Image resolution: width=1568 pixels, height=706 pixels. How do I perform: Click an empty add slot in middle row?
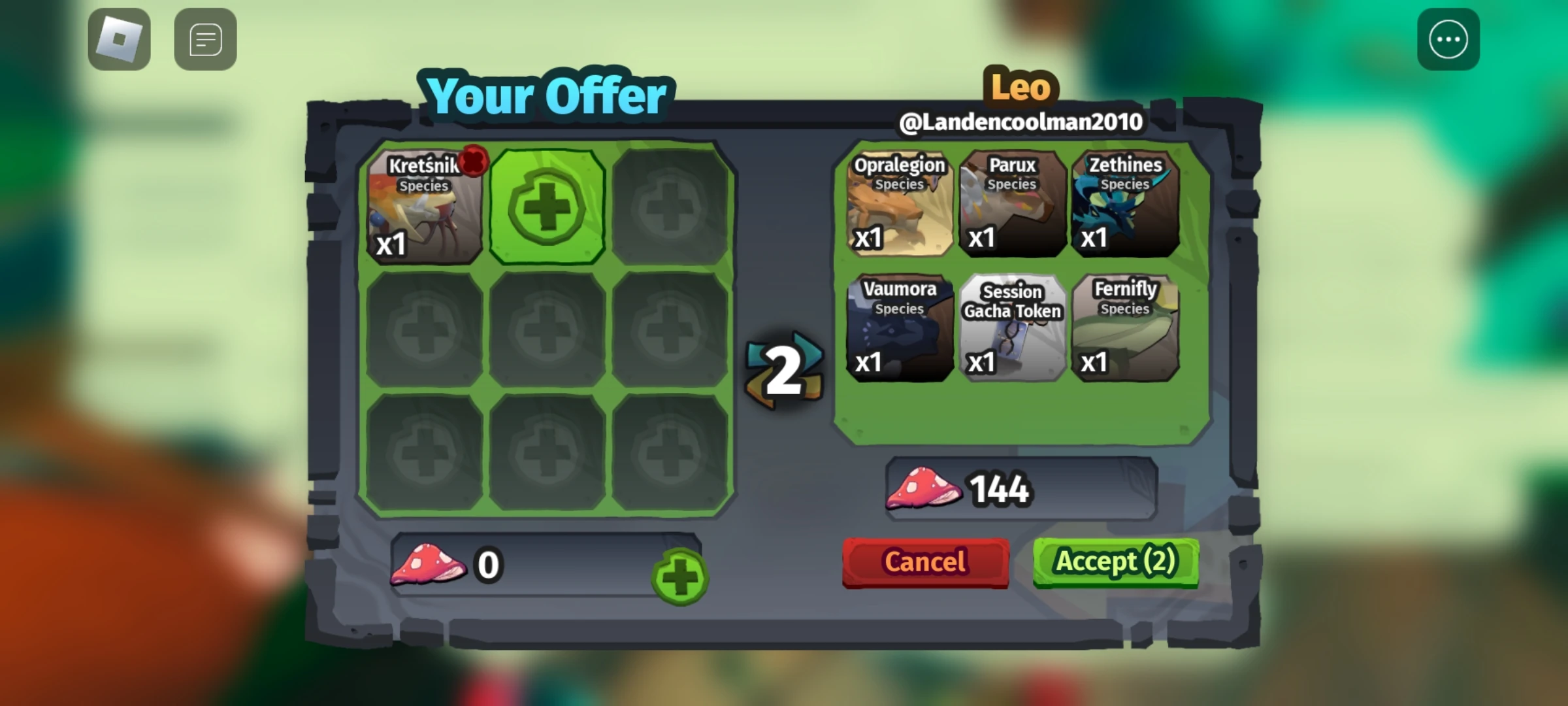pos(546,328)
